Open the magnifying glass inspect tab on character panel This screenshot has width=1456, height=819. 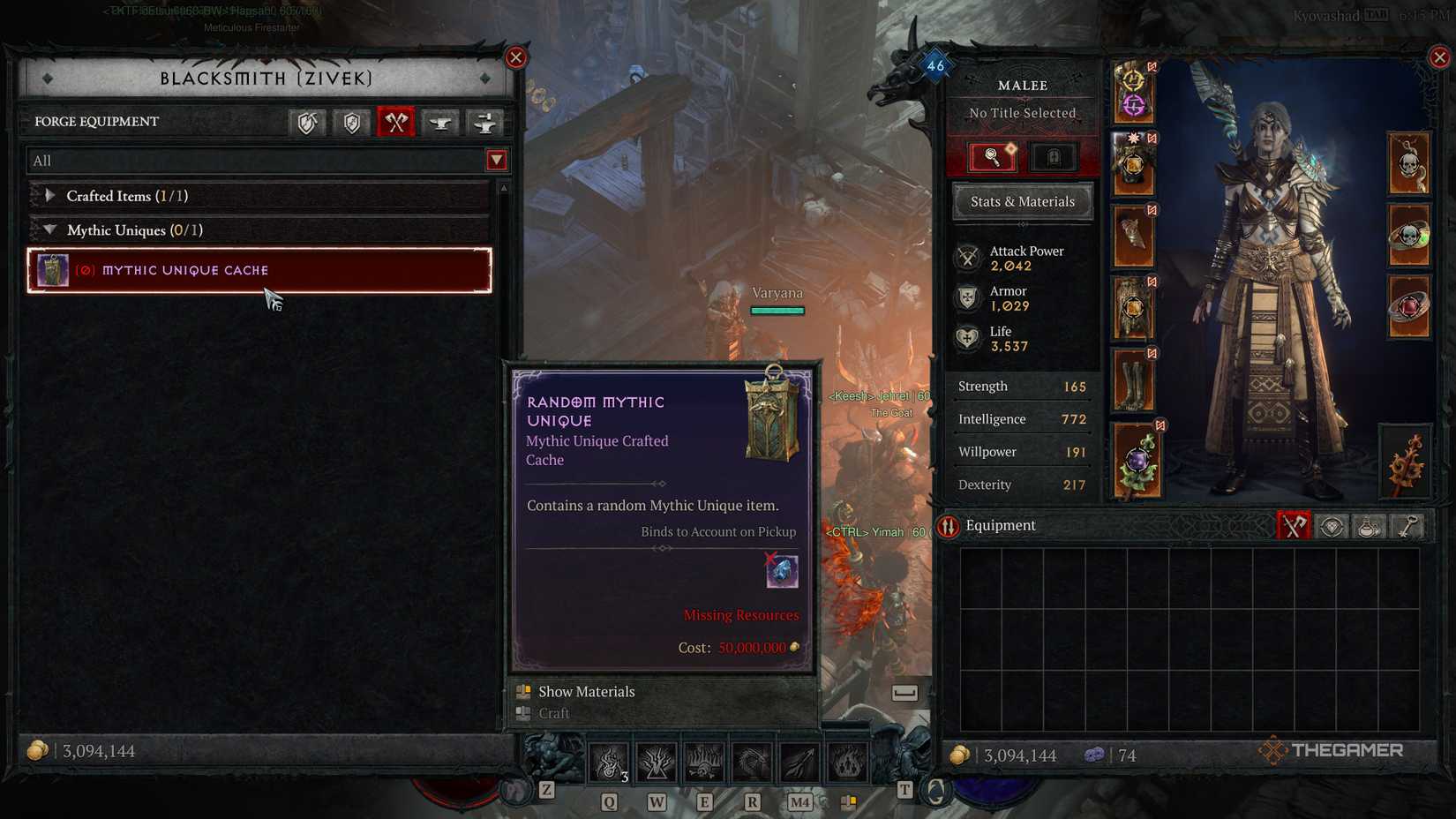(x=991, y=156)
